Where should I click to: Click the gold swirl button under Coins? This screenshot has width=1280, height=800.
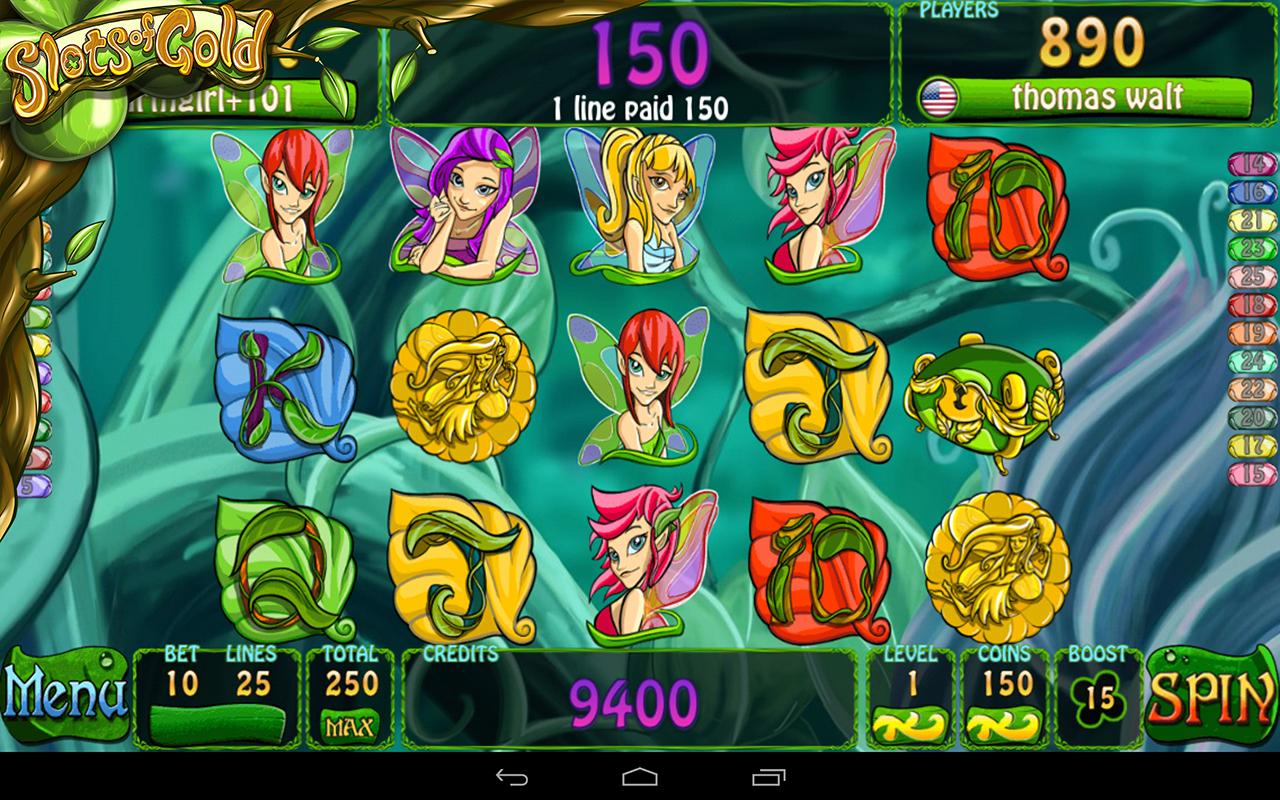tap(1005, 724)
